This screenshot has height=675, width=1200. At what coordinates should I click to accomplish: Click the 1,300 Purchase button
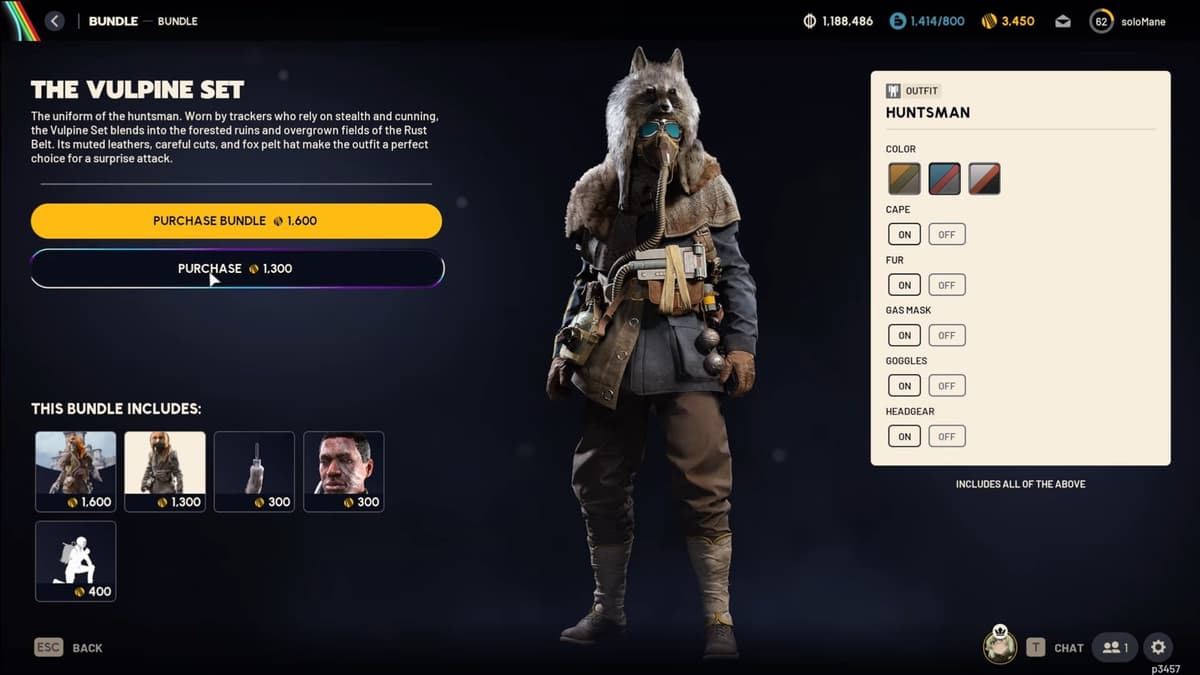click(236, 269)
